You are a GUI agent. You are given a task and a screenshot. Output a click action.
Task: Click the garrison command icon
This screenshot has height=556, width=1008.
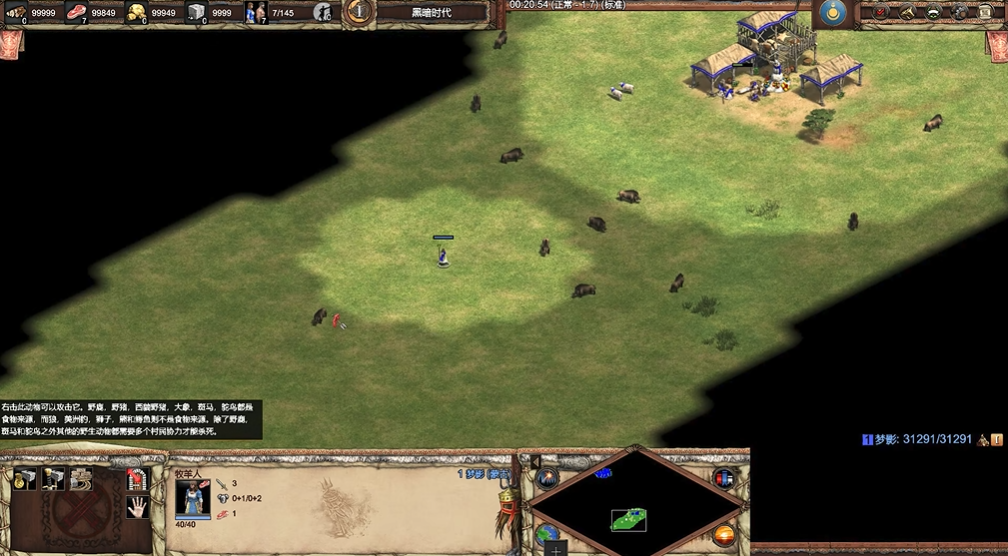click(138, 478)
